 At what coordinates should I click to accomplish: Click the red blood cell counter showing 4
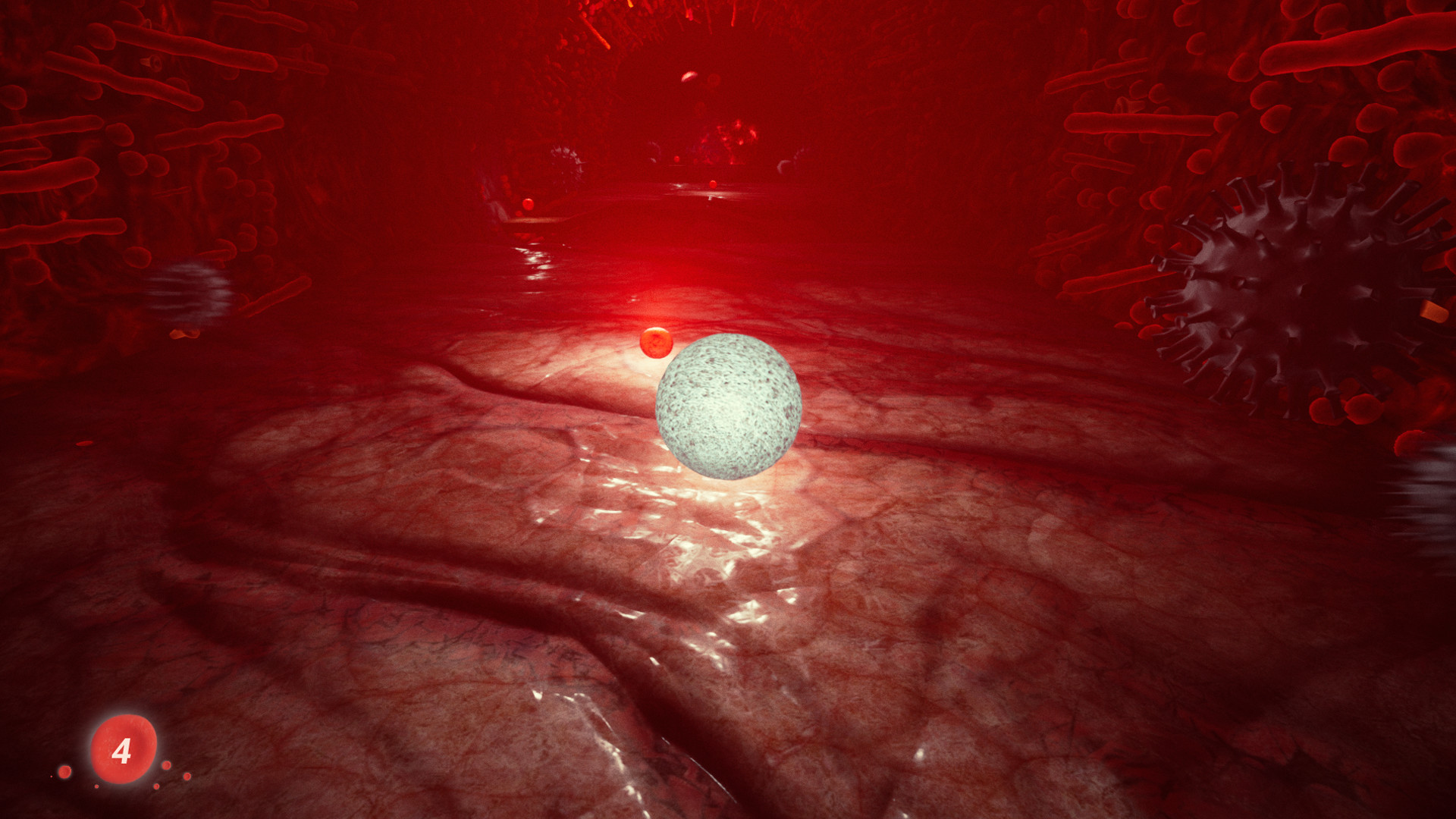click(x=124, y=753)
